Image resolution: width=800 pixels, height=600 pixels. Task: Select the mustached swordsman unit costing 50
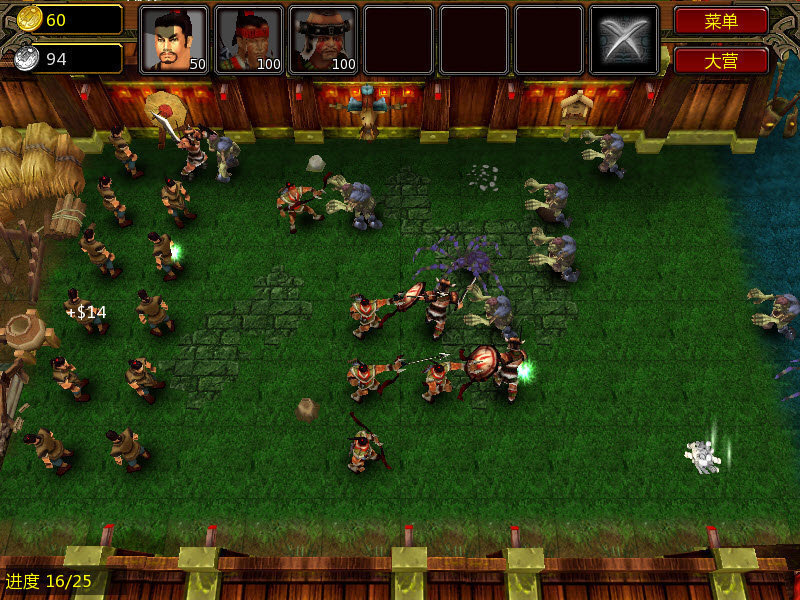(x=174, y=41)
